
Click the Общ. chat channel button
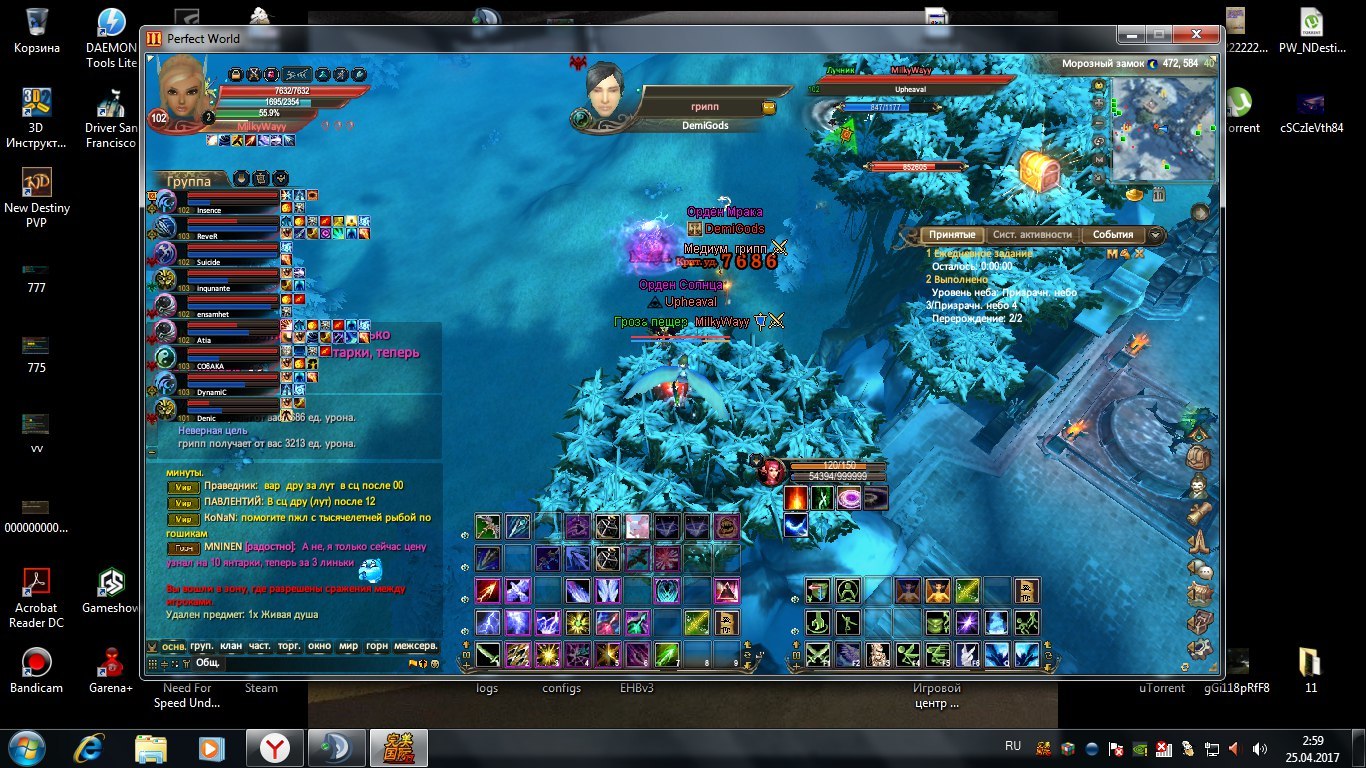207,662
